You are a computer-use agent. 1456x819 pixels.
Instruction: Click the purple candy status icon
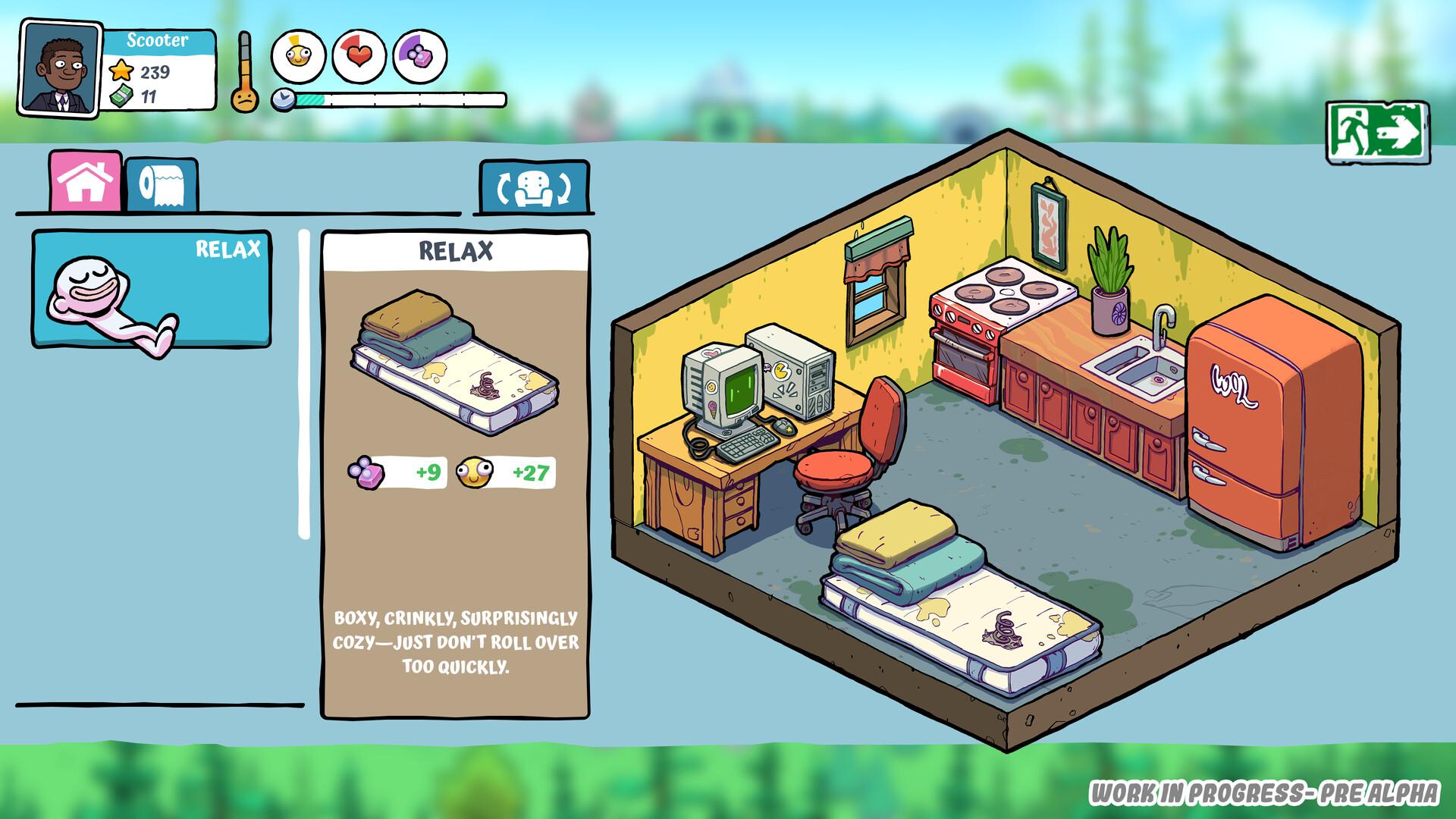[x=419, y=55]
